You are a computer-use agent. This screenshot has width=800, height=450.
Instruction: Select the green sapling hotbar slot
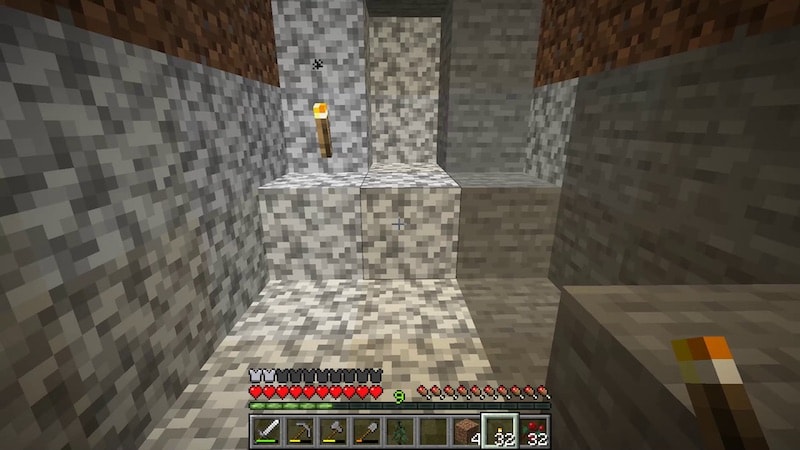pos(398,431)
